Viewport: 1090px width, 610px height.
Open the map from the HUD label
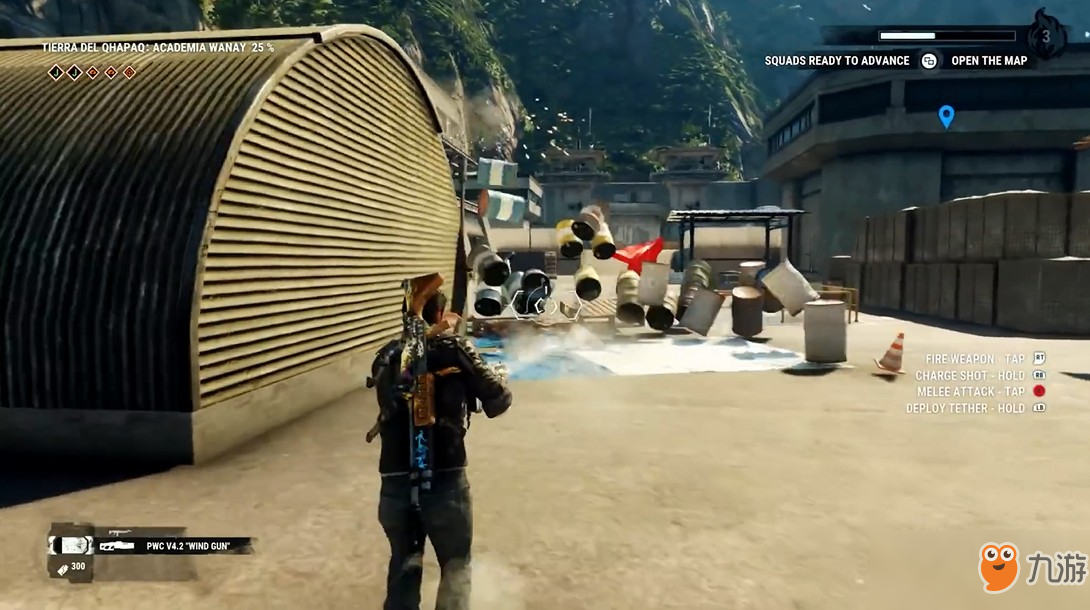point(988,61)
